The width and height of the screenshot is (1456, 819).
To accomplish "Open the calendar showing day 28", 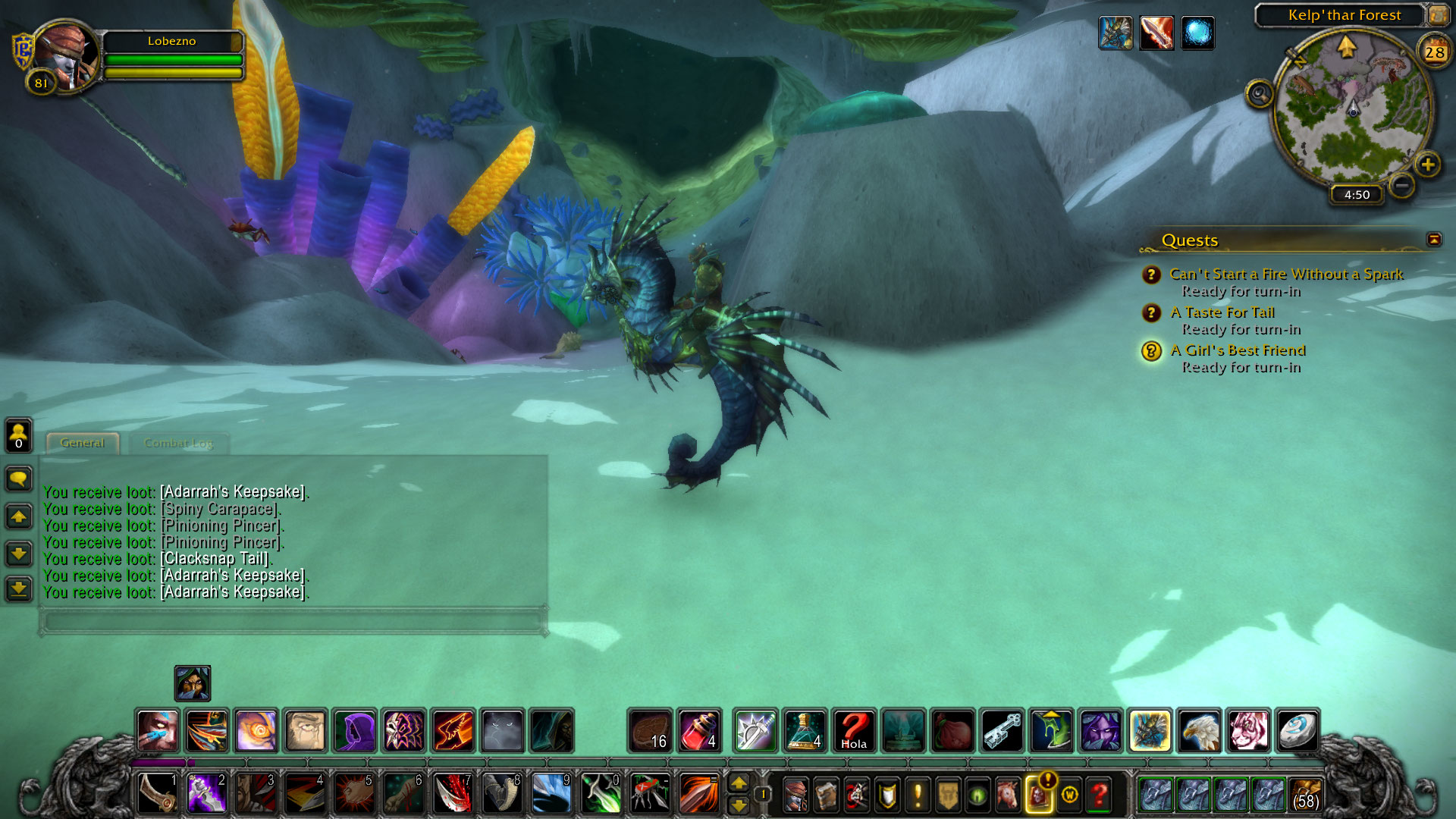I will click(1434, 52).
